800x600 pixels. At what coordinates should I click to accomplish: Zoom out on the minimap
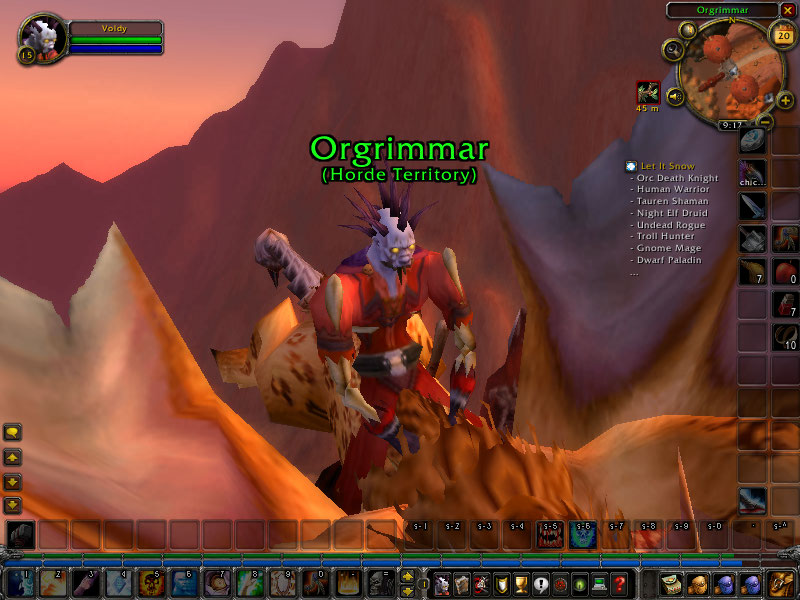click(x=765, y=121)
